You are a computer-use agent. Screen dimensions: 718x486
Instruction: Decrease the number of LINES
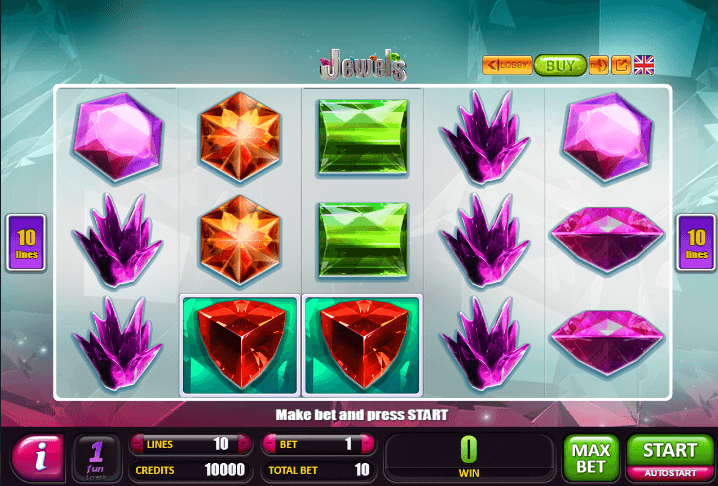pyautogui.click(x=136, y=444)
